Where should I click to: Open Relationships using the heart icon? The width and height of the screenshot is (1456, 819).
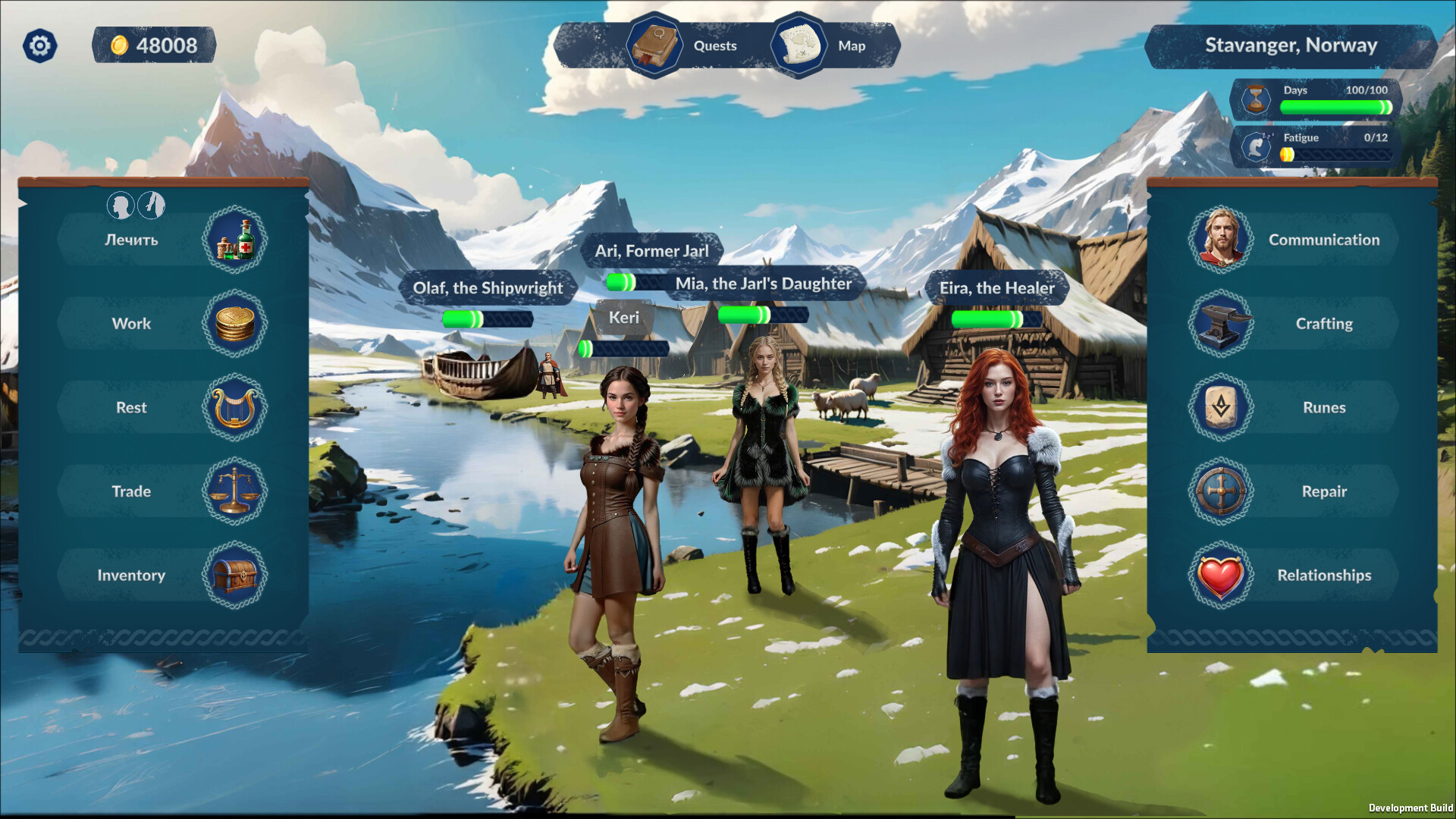tap(1222, 575)
